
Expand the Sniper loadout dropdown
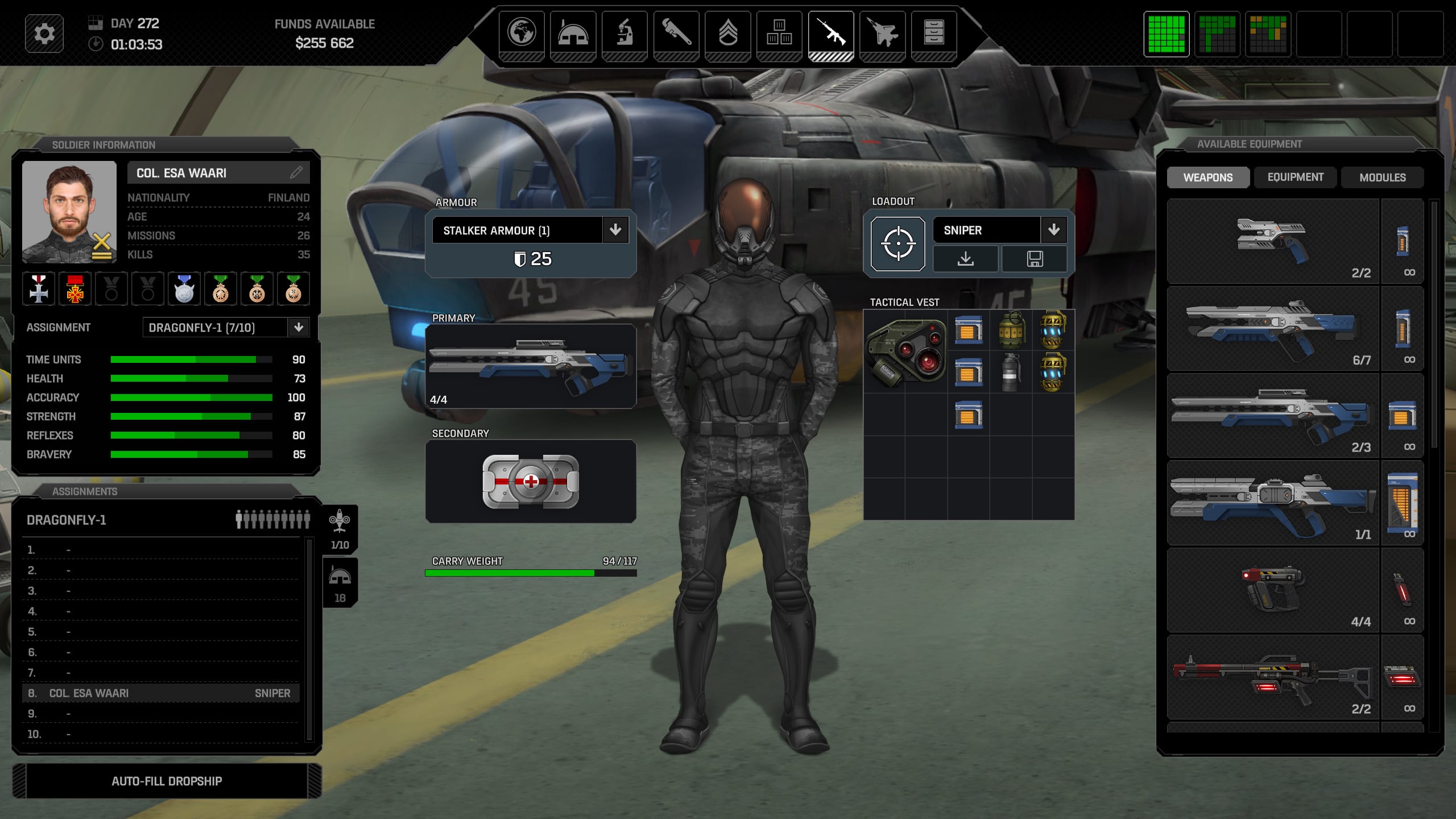(x=1054, y=230)
